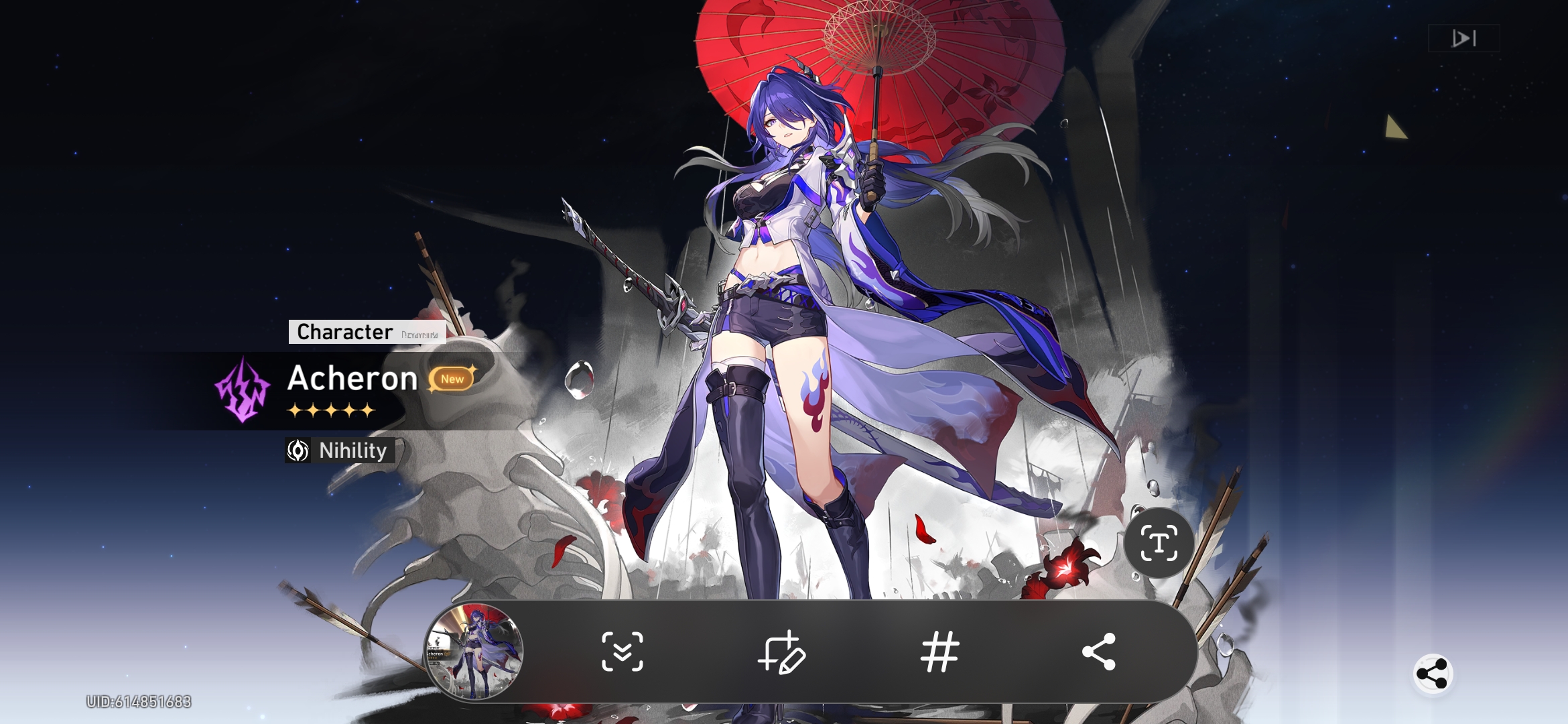Click the Character tag label
Screen dimensions: 1568x724
click(345, 331)
